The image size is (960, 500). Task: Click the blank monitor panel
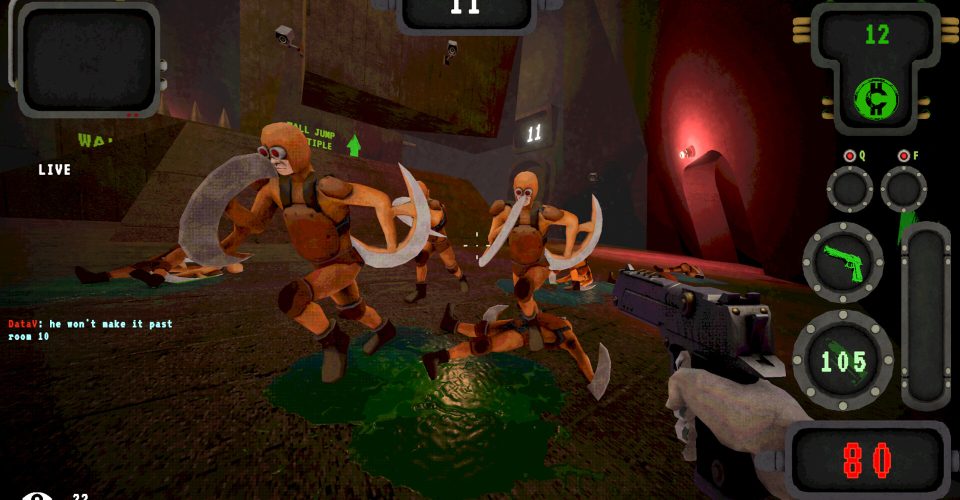(x=88, y=60)
